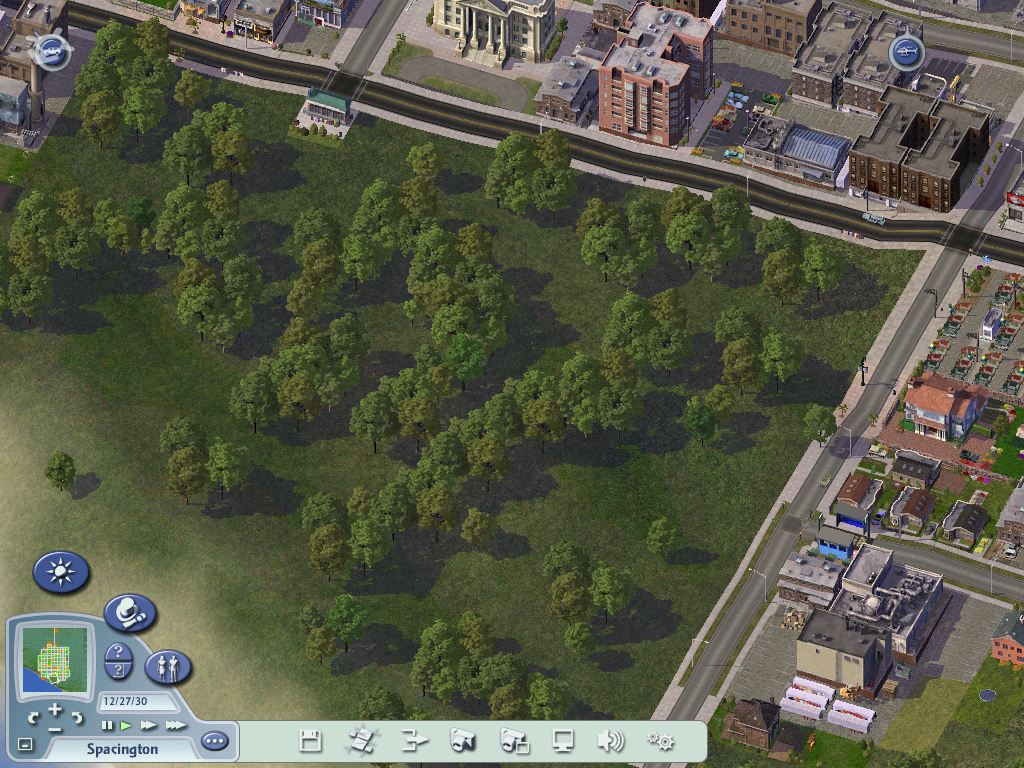Take a snapshot with the camera icon
The height and width of the screenshot is (768, 1024).
(463, 741)
